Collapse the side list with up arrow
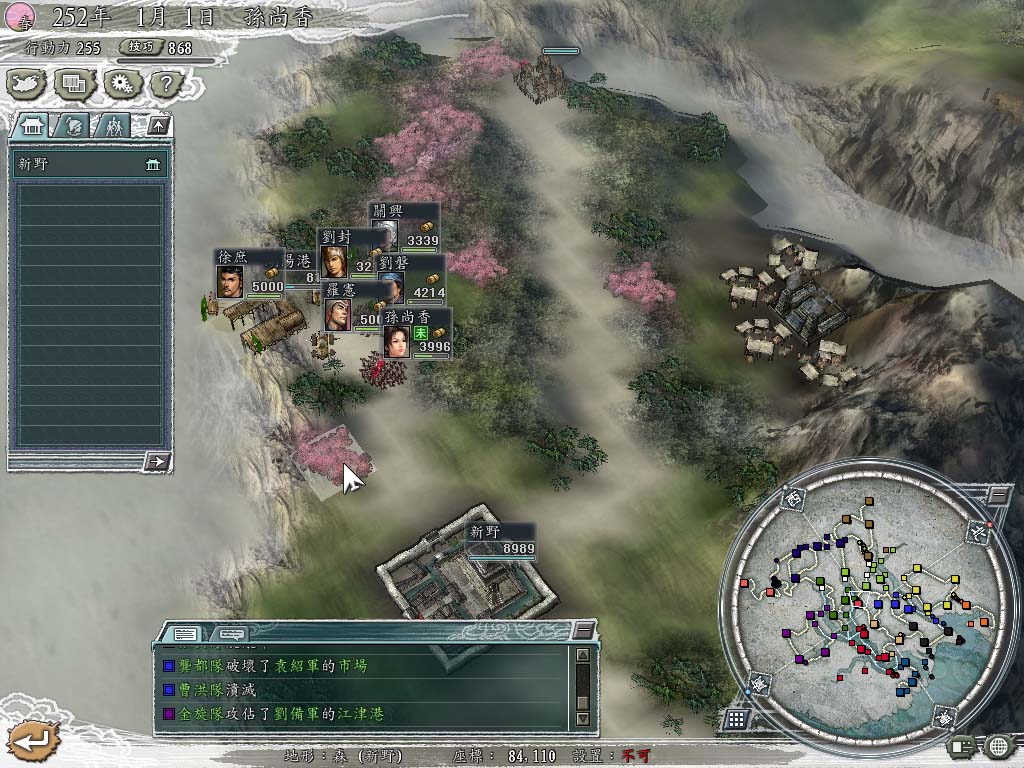This screenshot has height=768, width=1024. (x=158, y=125)
